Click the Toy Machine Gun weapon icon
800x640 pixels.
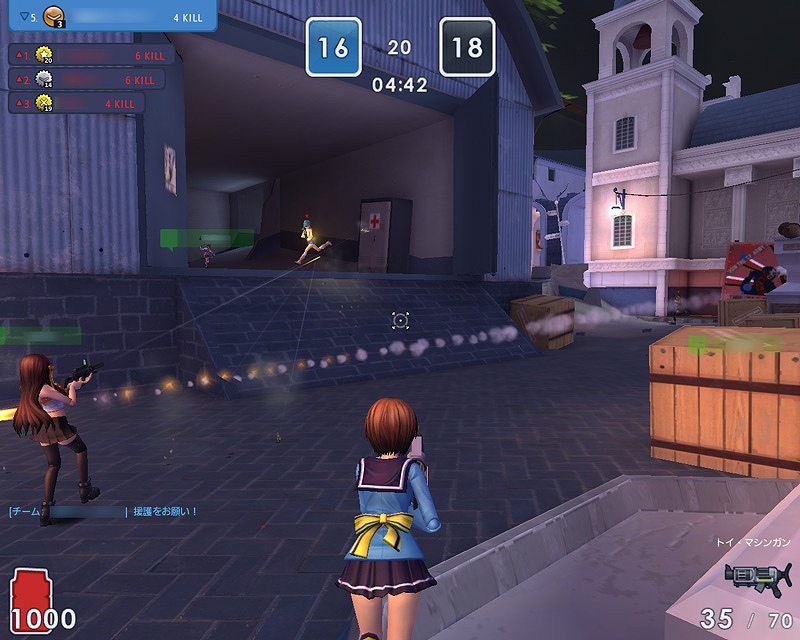click(x=757, y=577)
